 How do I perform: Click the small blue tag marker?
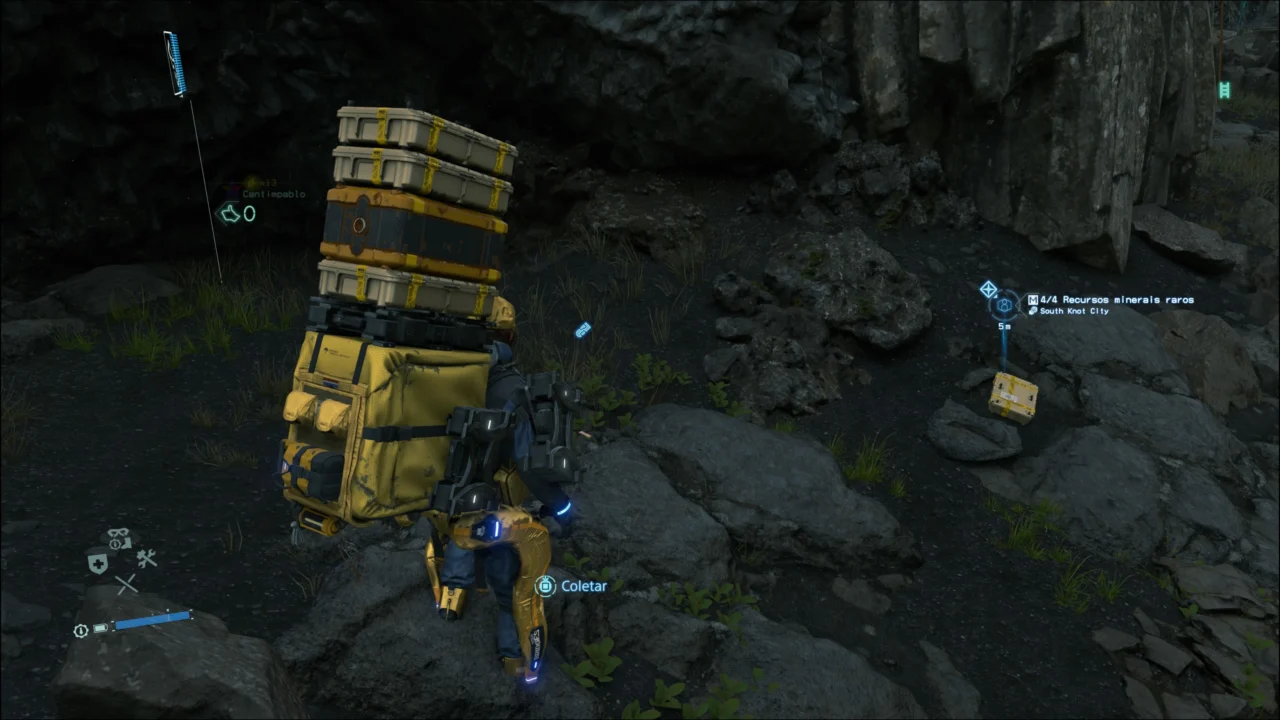583,329
